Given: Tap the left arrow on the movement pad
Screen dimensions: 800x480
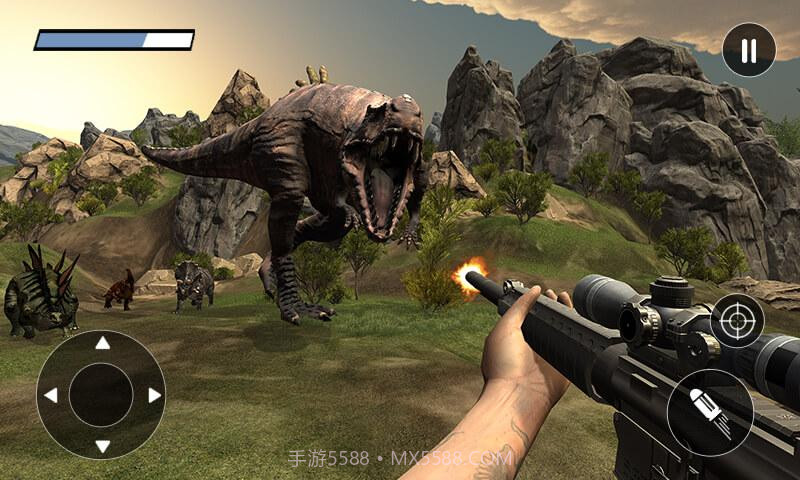Looking at the screenshot, I should [x=50, y=395].
